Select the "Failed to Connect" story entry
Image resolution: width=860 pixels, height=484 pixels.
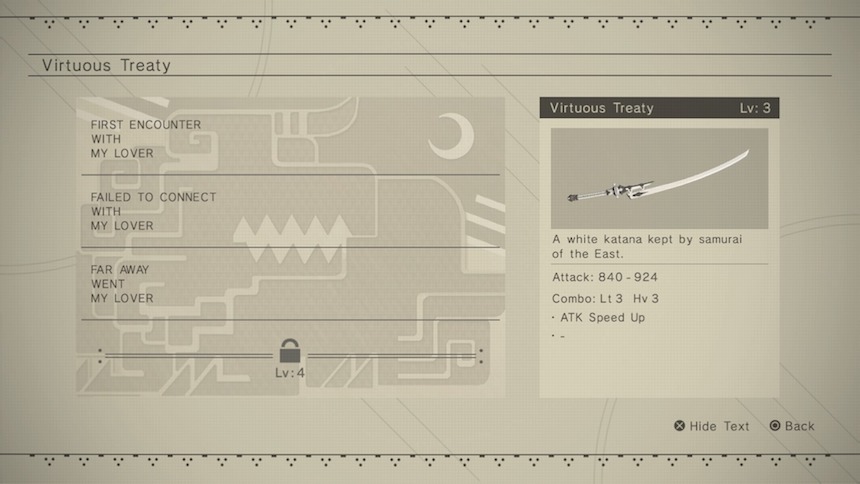click(153, 211)
